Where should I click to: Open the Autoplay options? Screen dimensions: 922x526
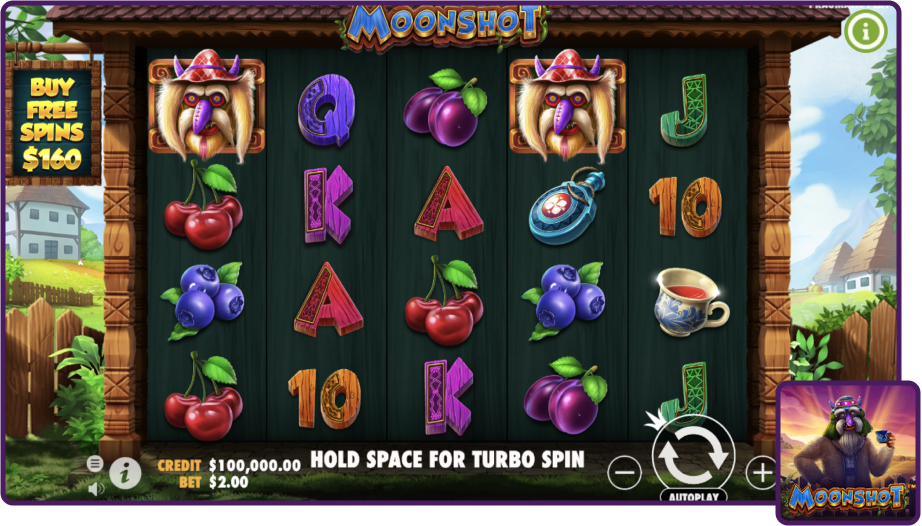point(693,496)
